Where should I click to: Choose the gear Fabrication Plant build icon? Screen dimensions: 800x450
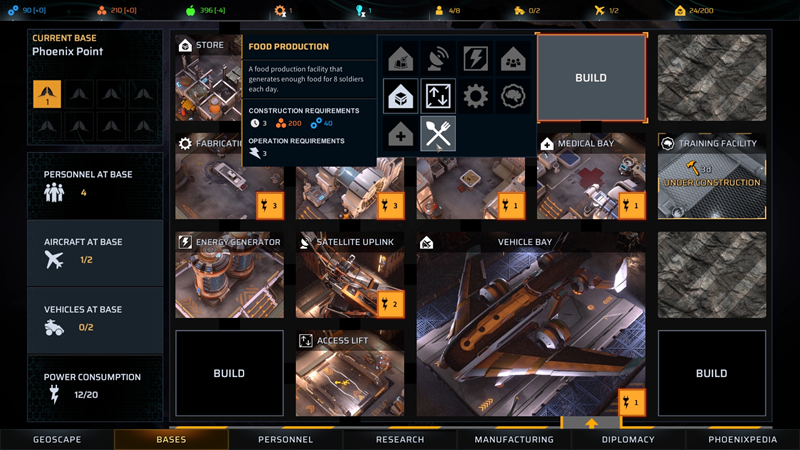475,96
